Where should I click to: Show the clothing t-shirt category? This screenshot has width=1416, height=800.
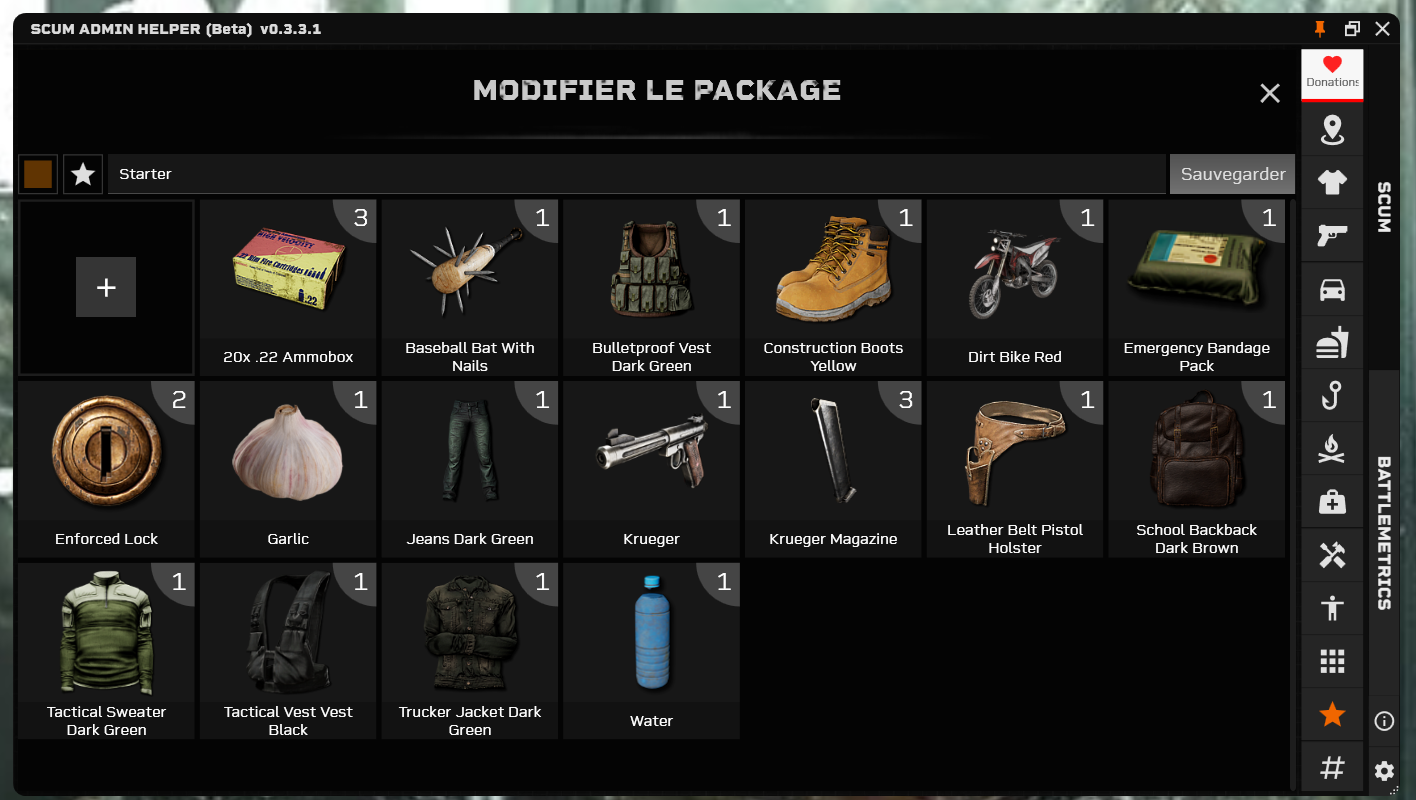(x=1332, y=182)
